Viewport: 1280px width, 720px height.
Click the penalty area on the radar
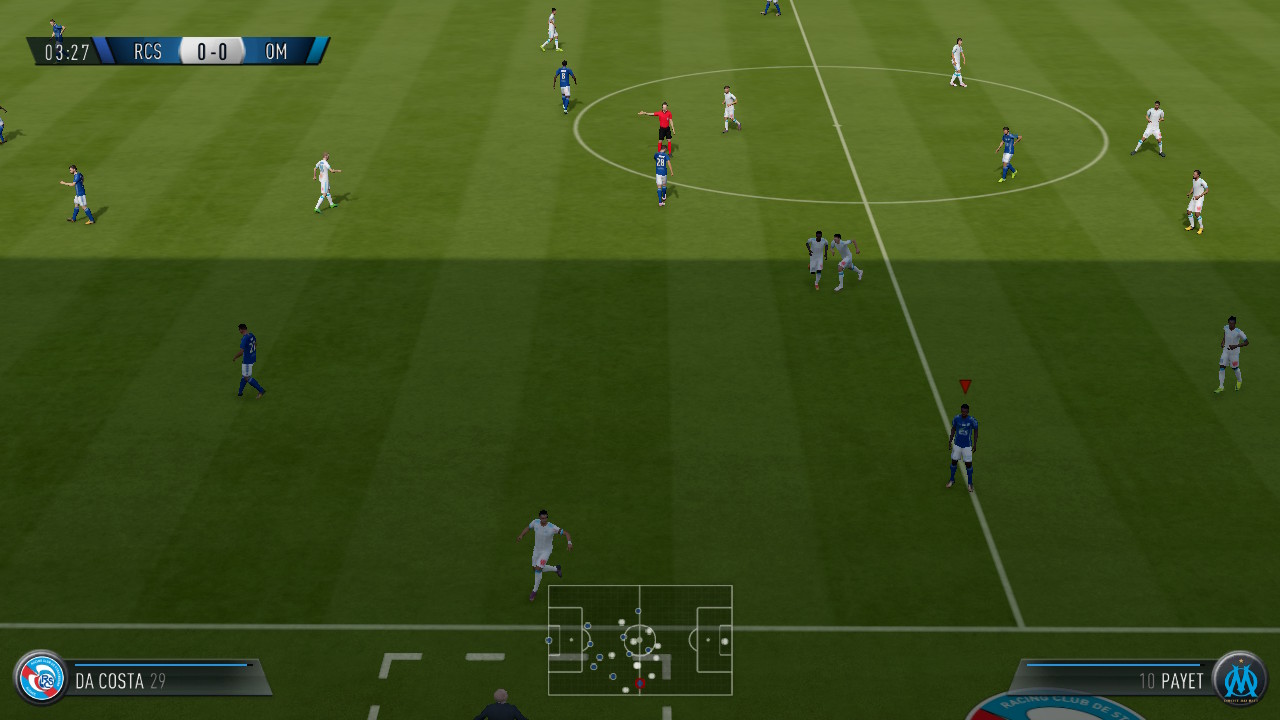(565, 640)
